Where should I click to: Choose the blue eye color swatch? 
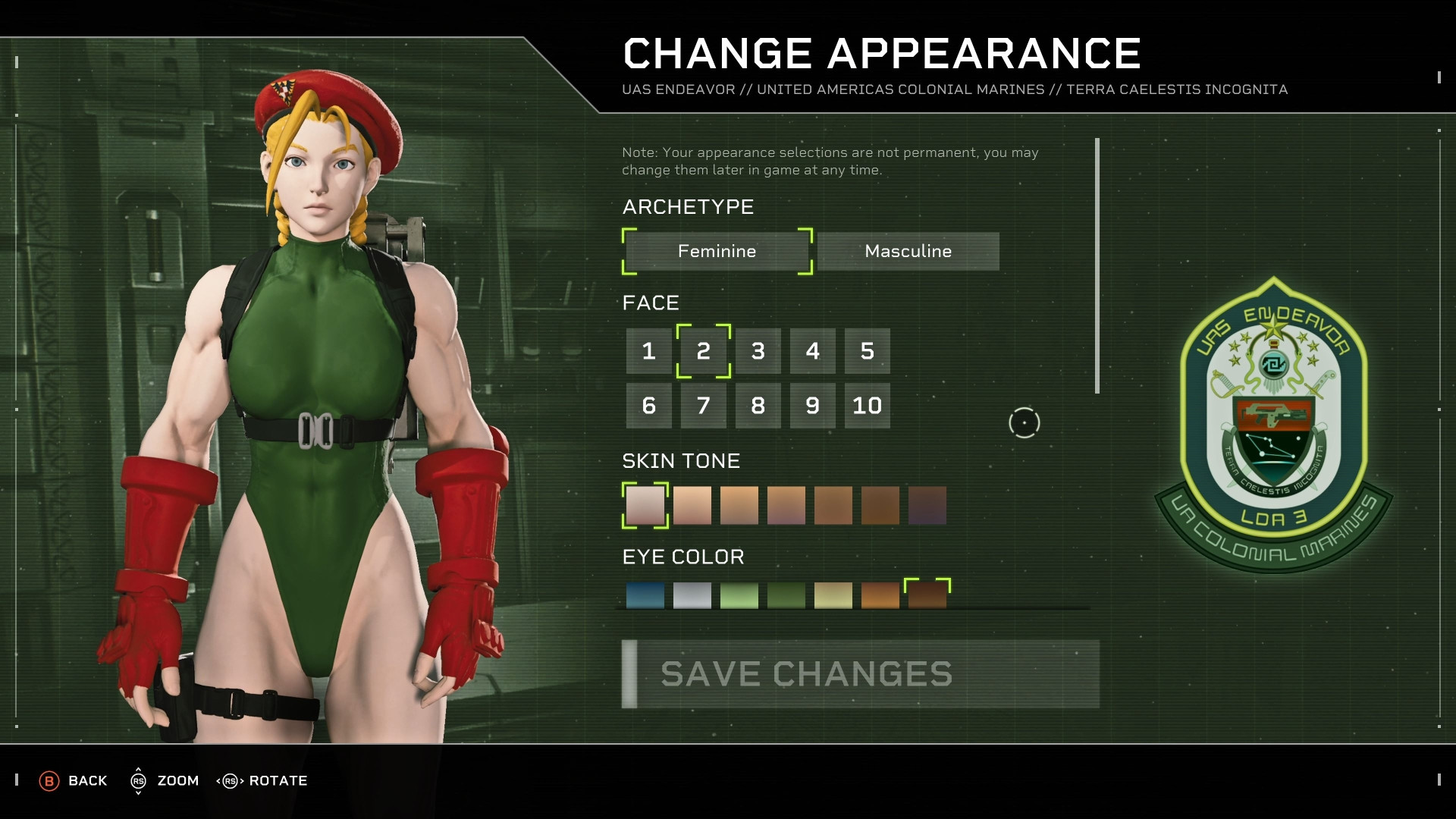(645, 595)
